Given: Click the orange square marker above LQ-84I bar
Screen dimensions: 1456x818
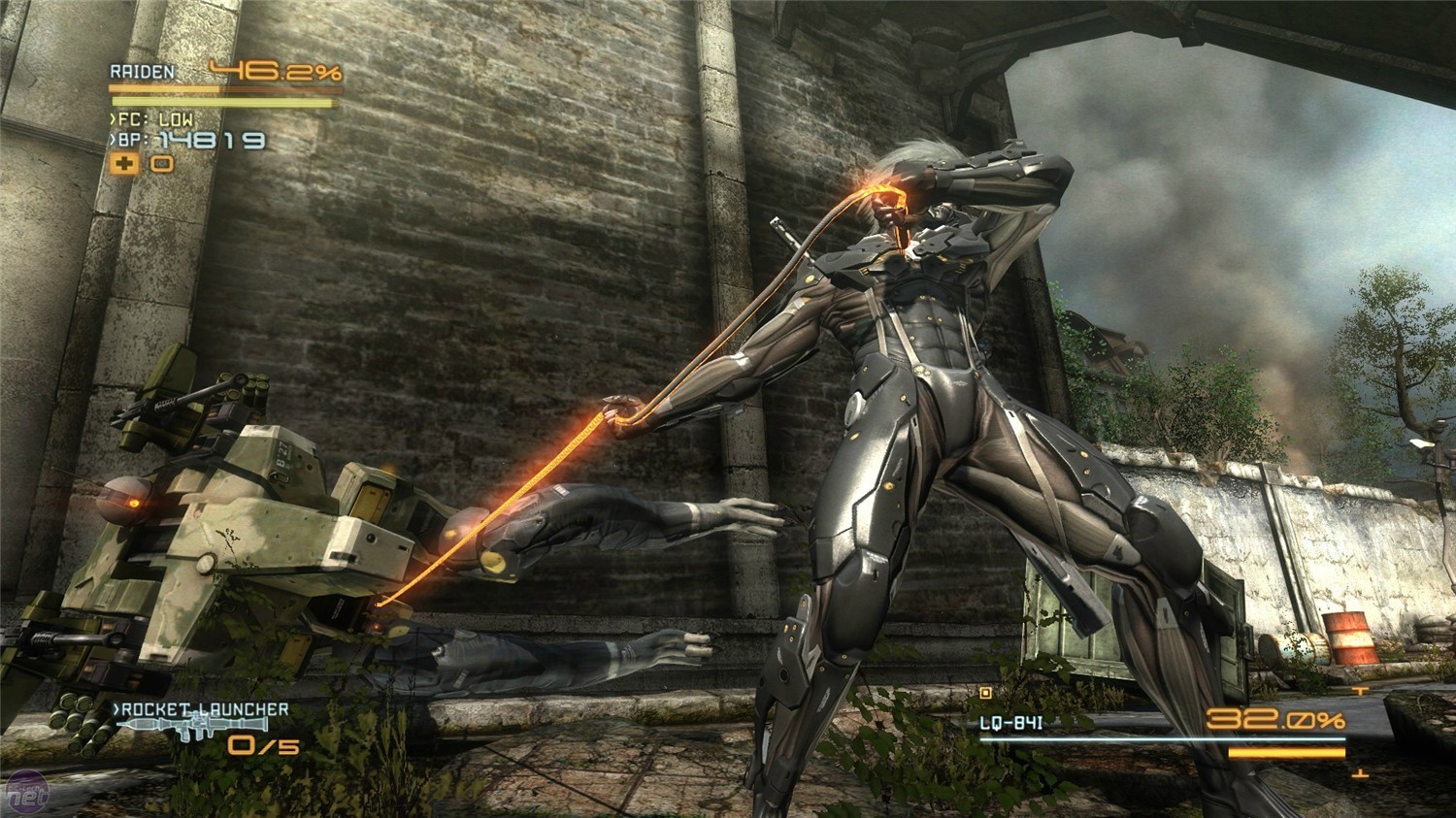Looking at the screenshot, I should [x=985, y=694].
